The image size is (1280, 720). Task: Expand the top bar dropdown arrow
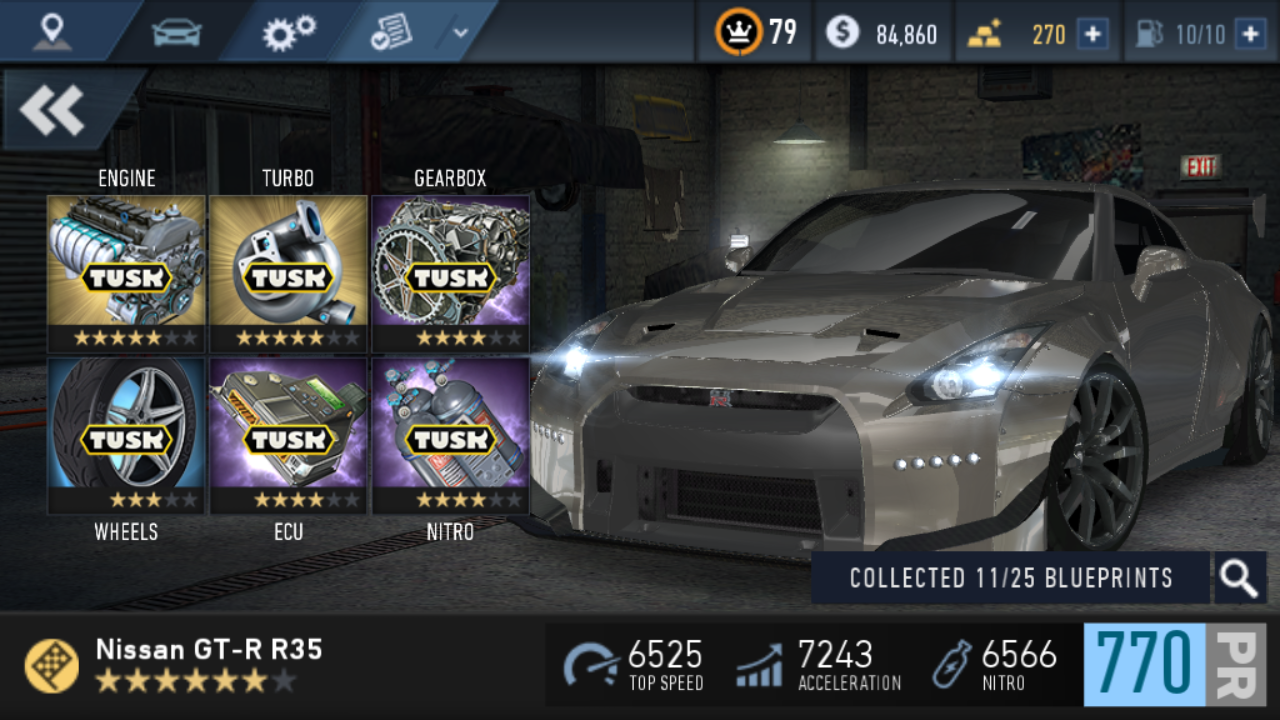[x=460, y=32]
